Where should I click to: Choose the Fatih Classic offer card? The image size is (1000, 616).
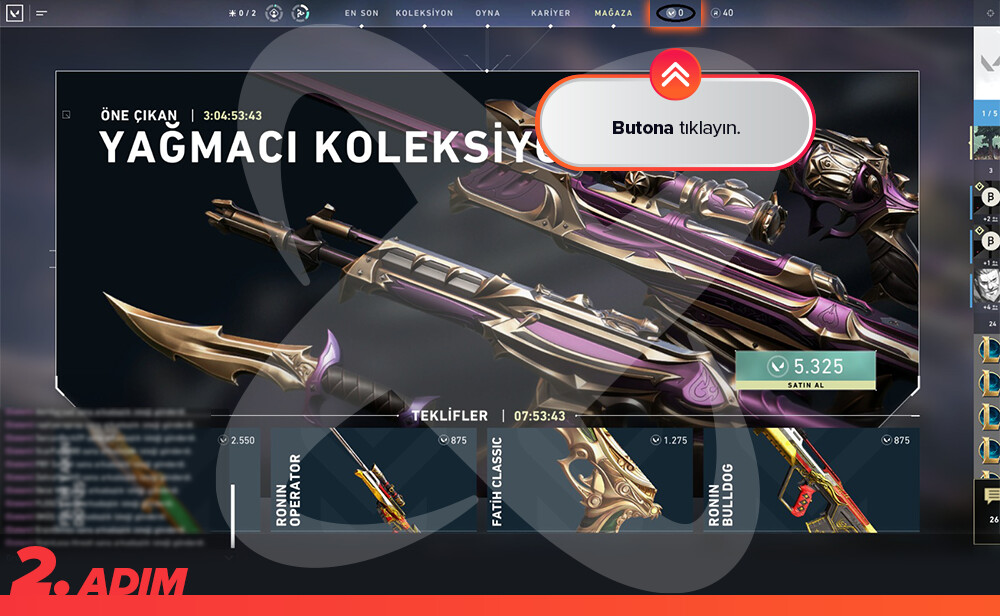pos(590,479)
